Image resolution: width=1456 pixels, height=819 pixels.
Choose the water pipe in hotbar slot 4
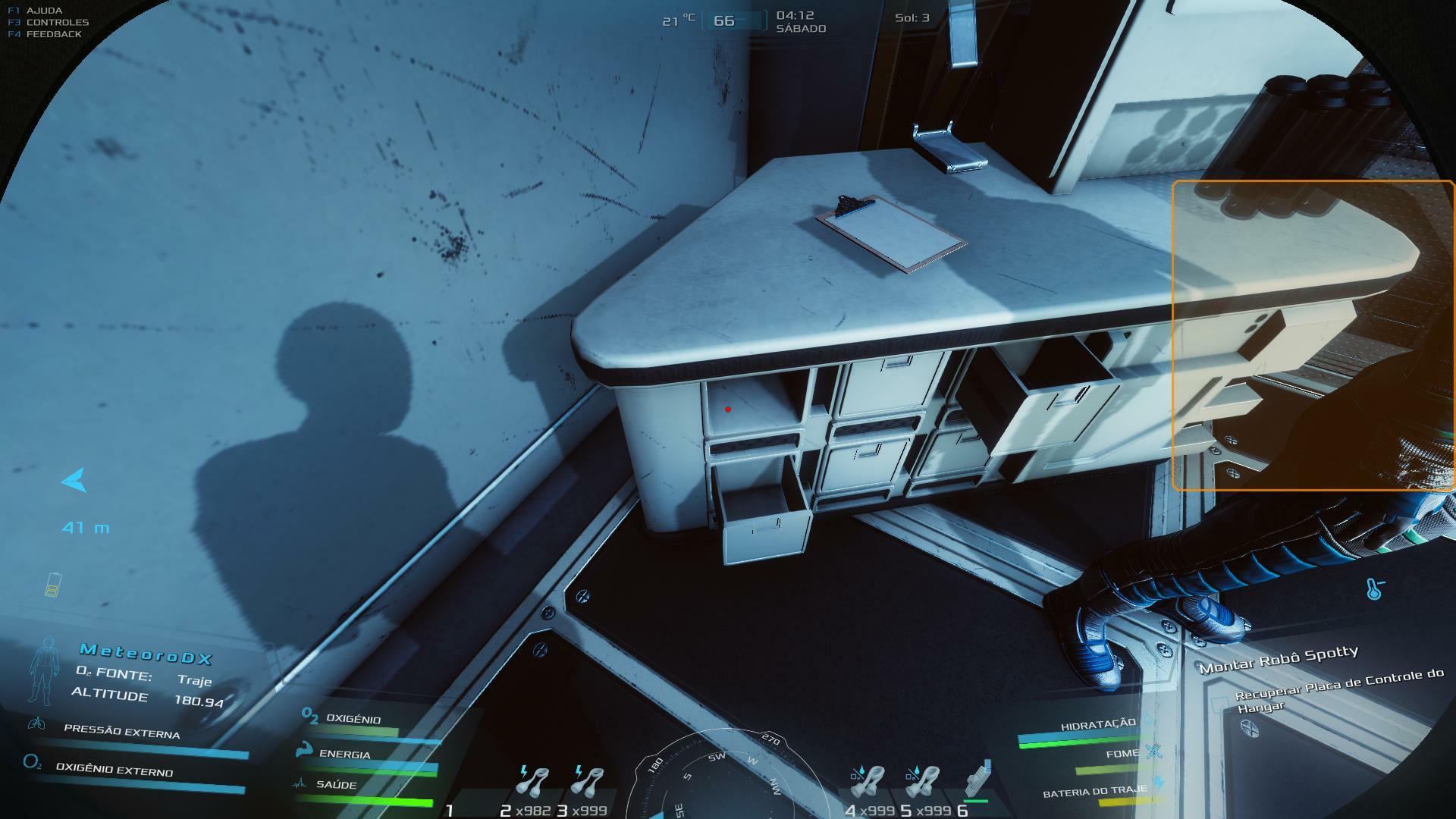pyautogui.click(x=869, y=785)
